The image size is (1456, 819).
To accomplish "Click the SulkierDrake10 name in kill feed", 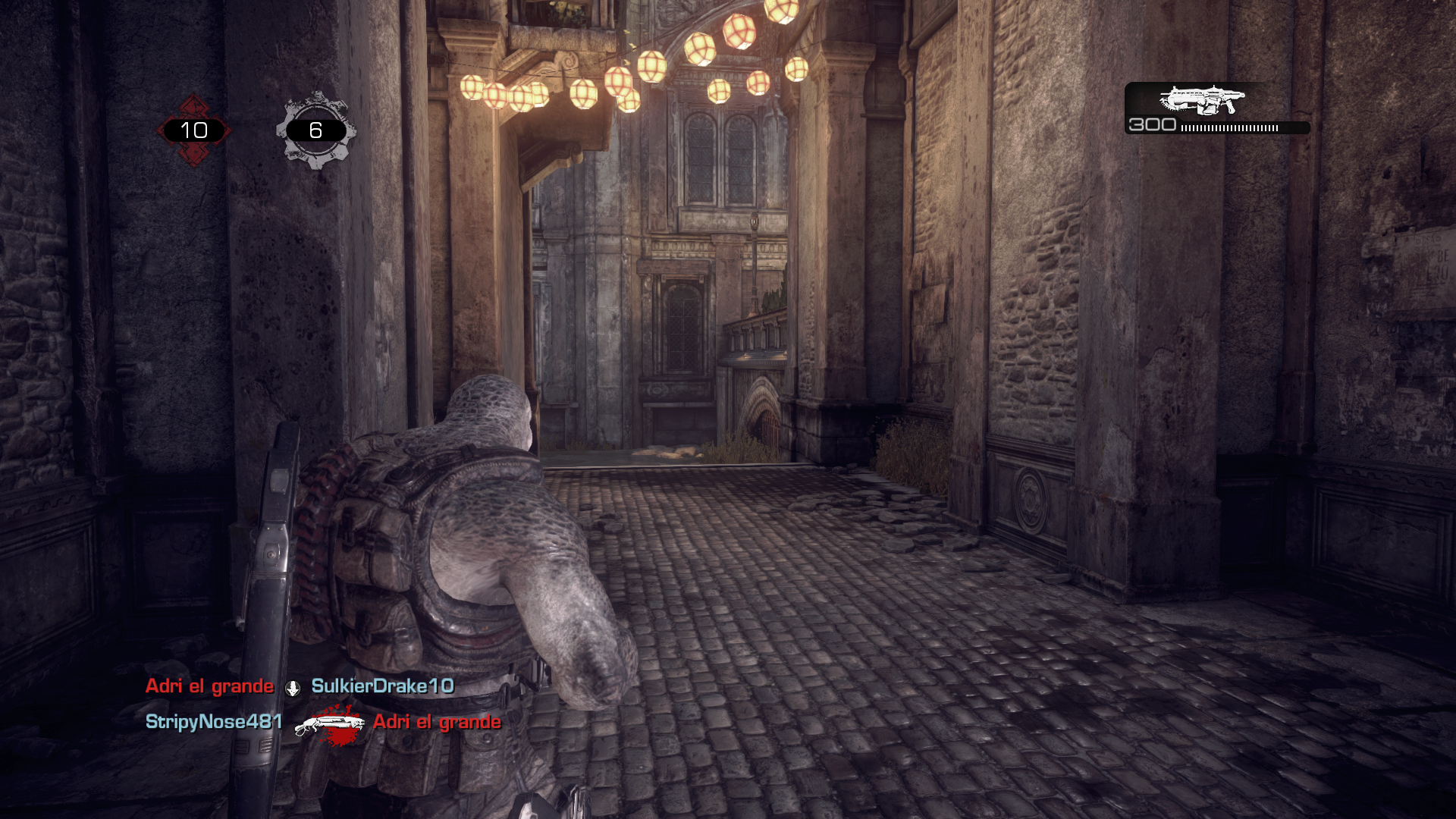I will click(382, 686).
